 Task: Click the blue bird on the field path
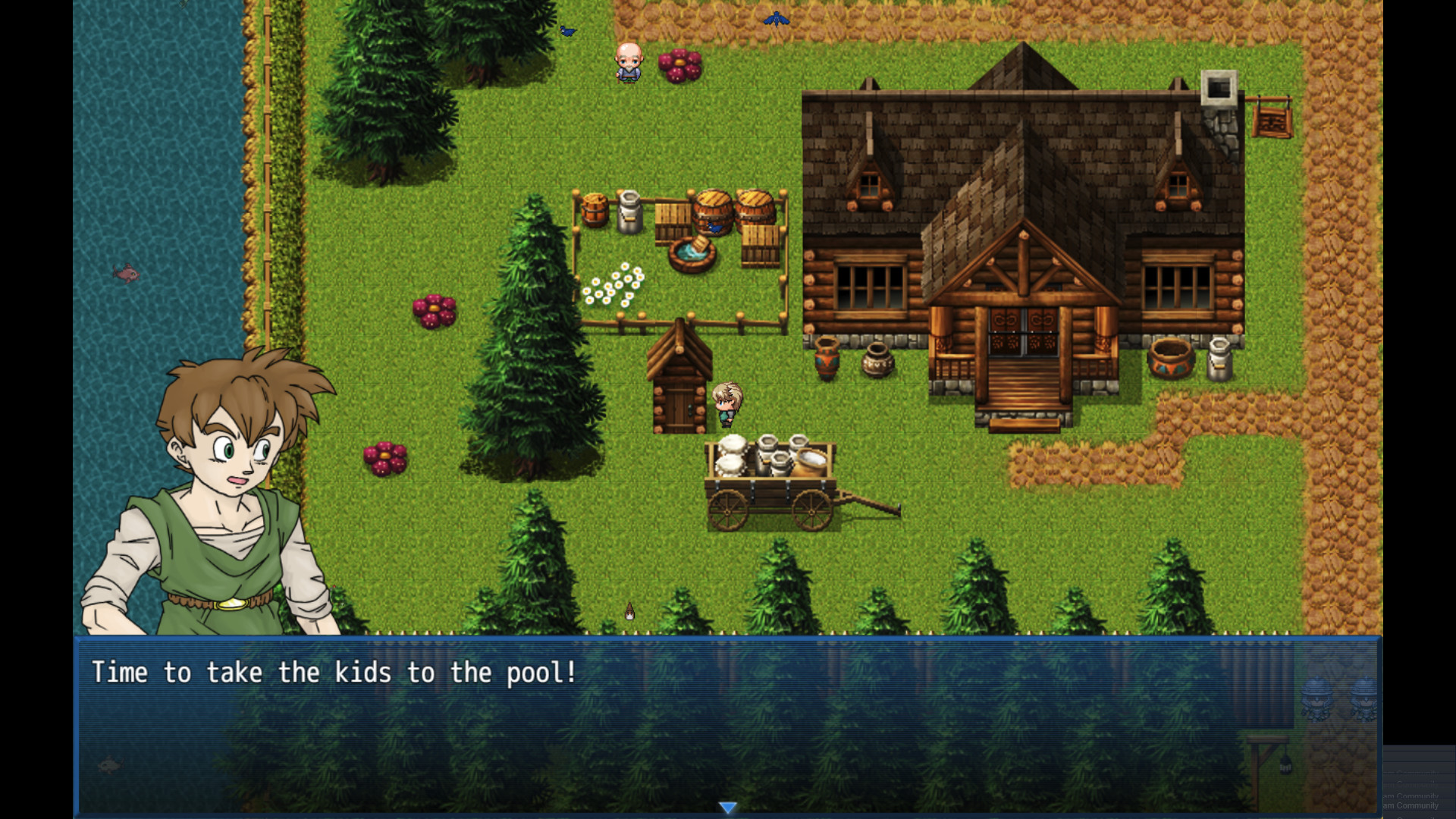pos(775,19)
